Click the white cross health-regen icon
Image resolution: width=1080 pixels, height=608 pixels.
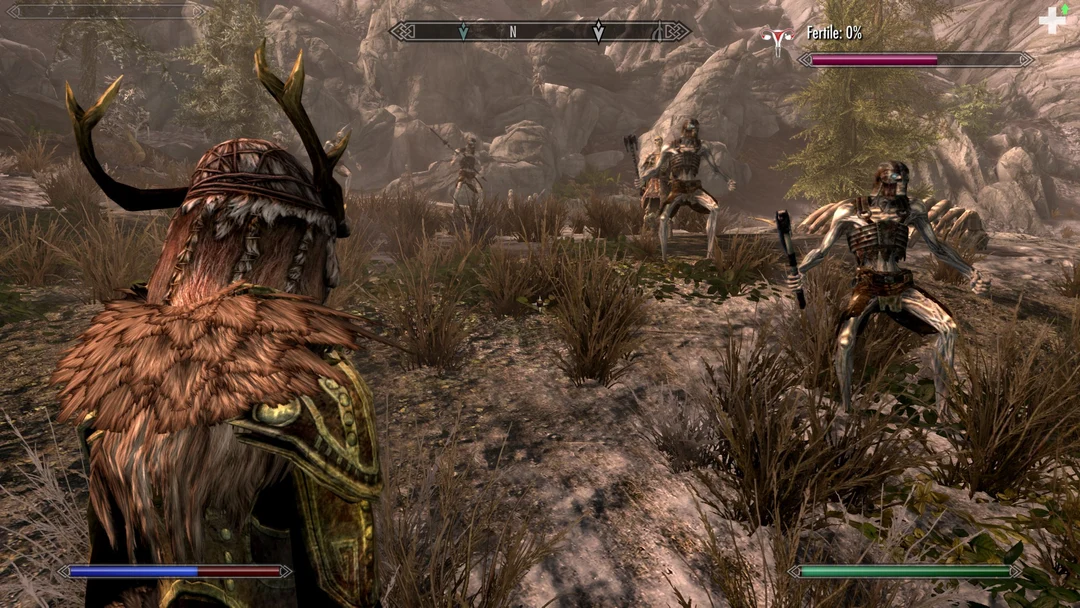pyautogui.click(x=1052, y=21)
